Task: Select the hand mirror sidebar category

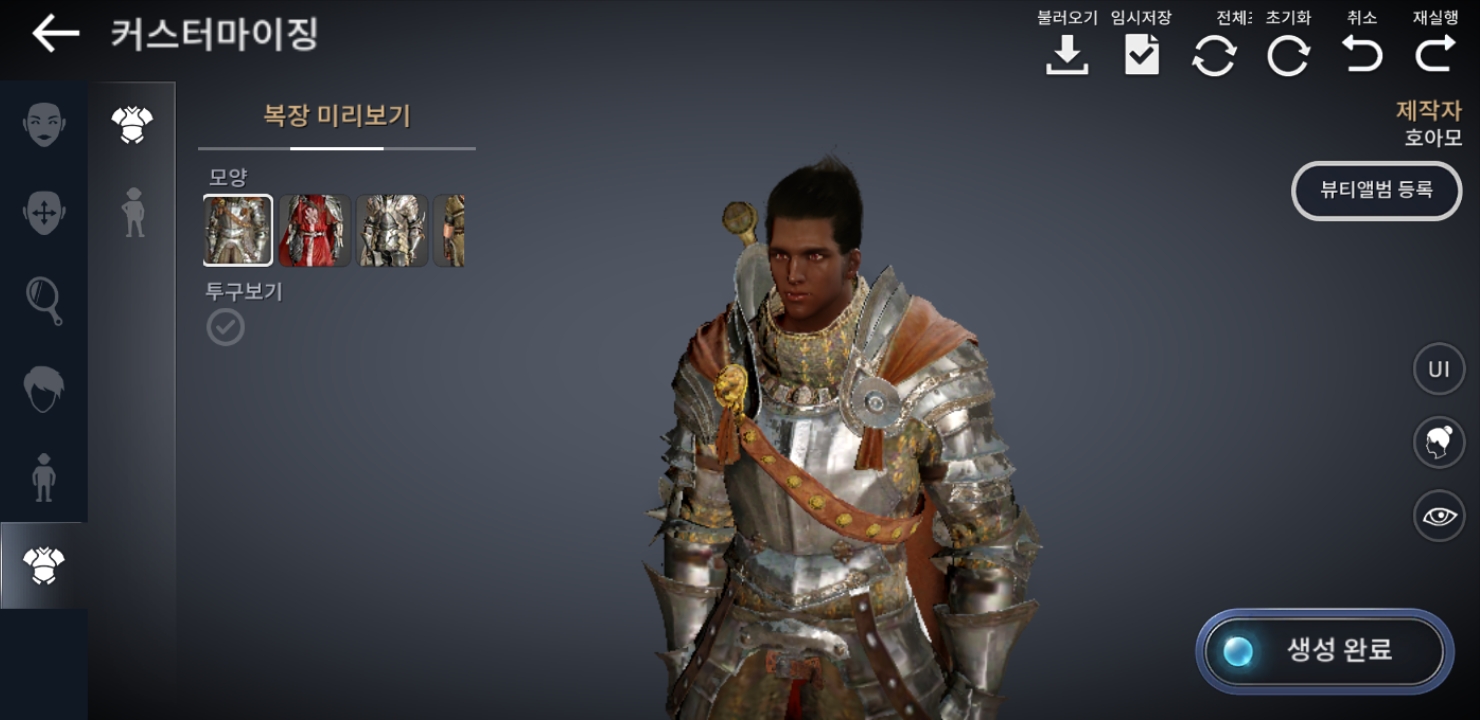Action: pos(44,300)
